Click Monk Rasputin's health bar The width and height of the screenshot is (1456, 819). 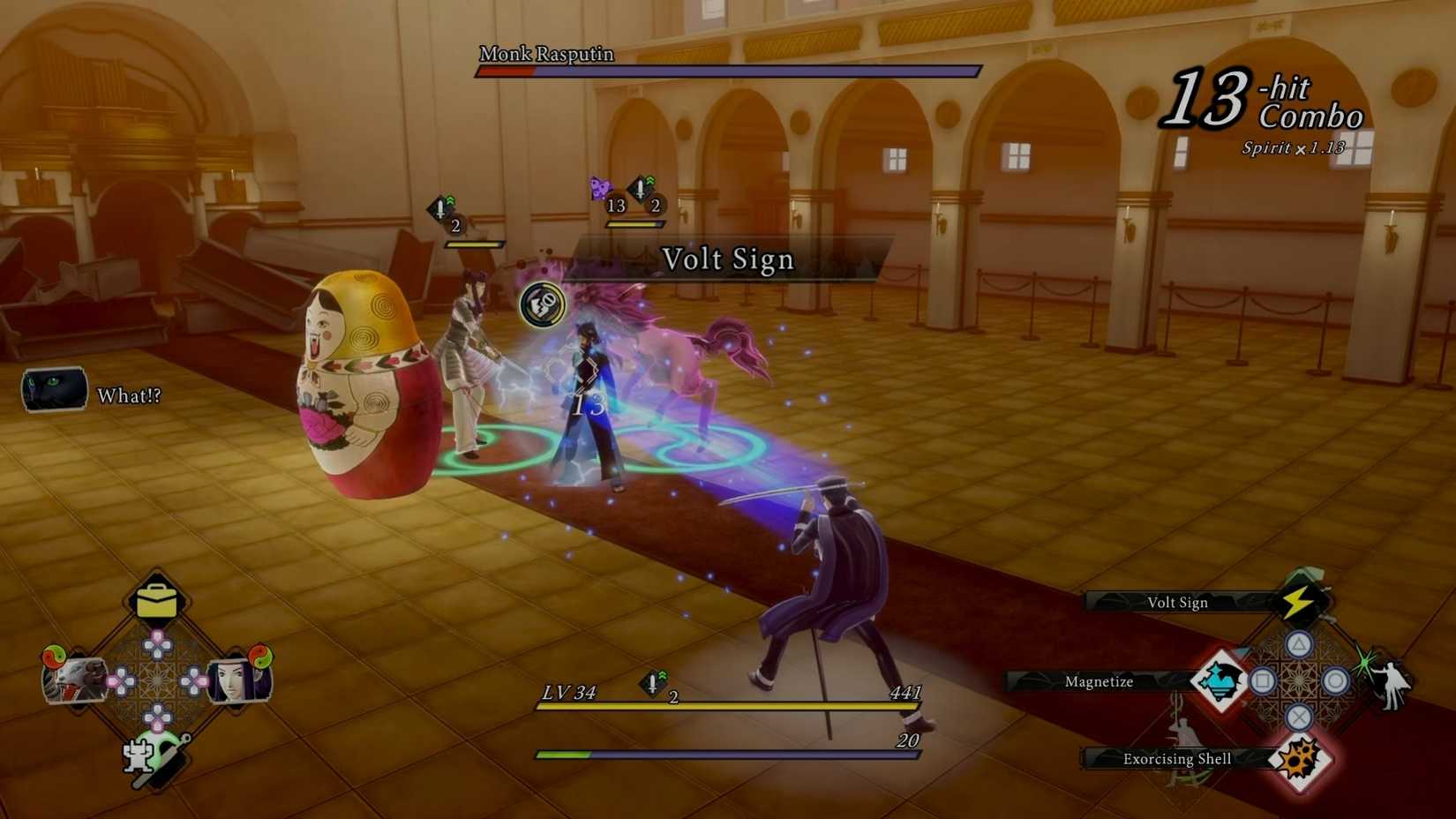click(728, 70)
